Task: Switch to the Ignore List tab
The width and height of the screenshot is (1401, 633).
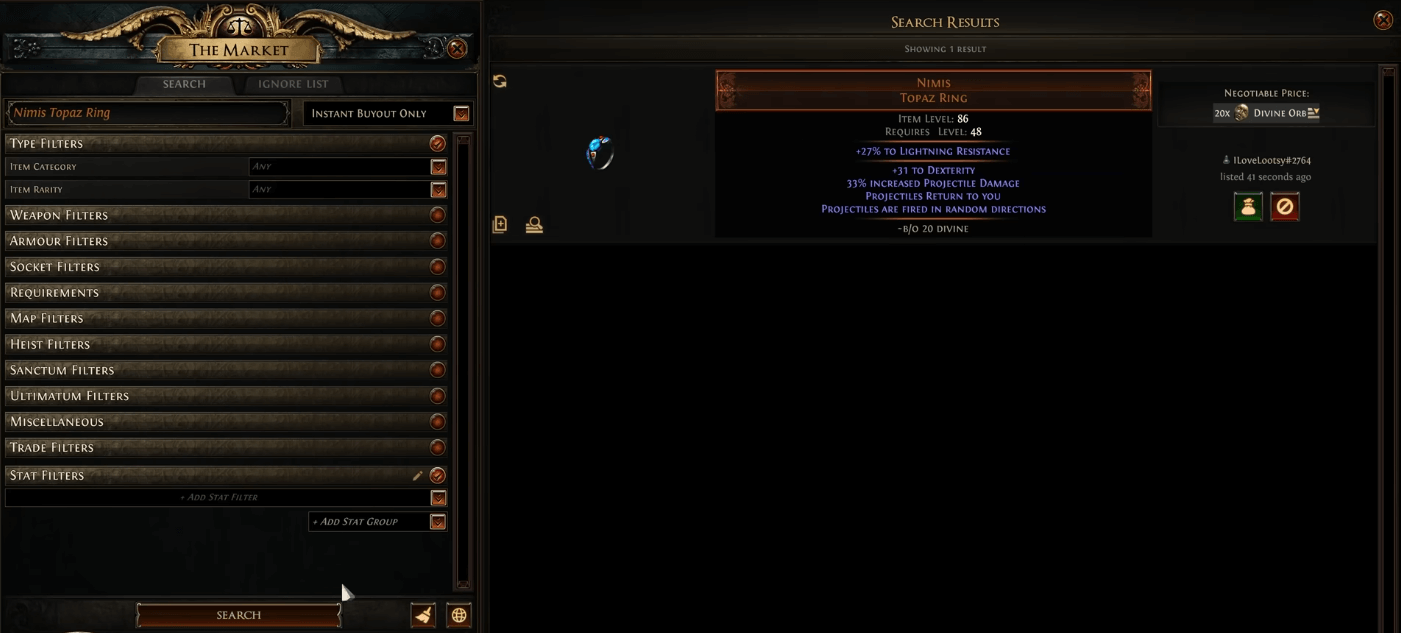Action: (x=292, y=84)
